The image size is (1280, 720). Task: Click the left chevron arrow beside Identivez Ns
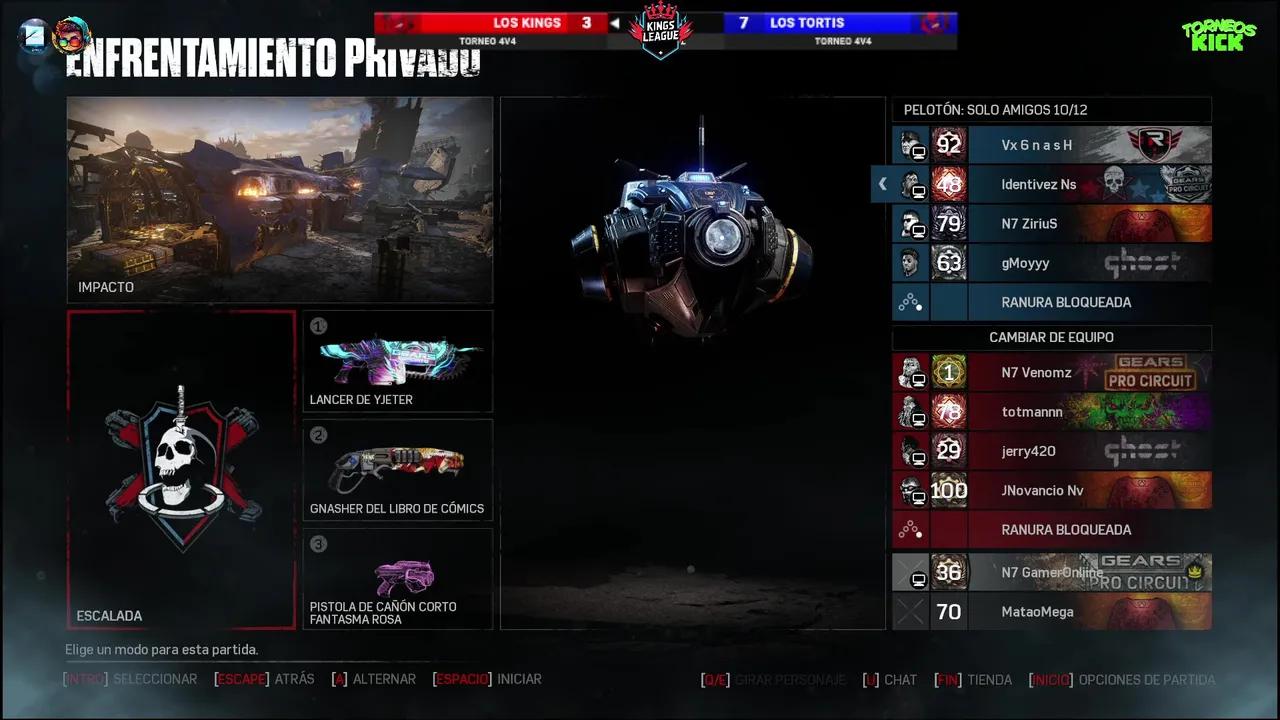coord(882,184)
